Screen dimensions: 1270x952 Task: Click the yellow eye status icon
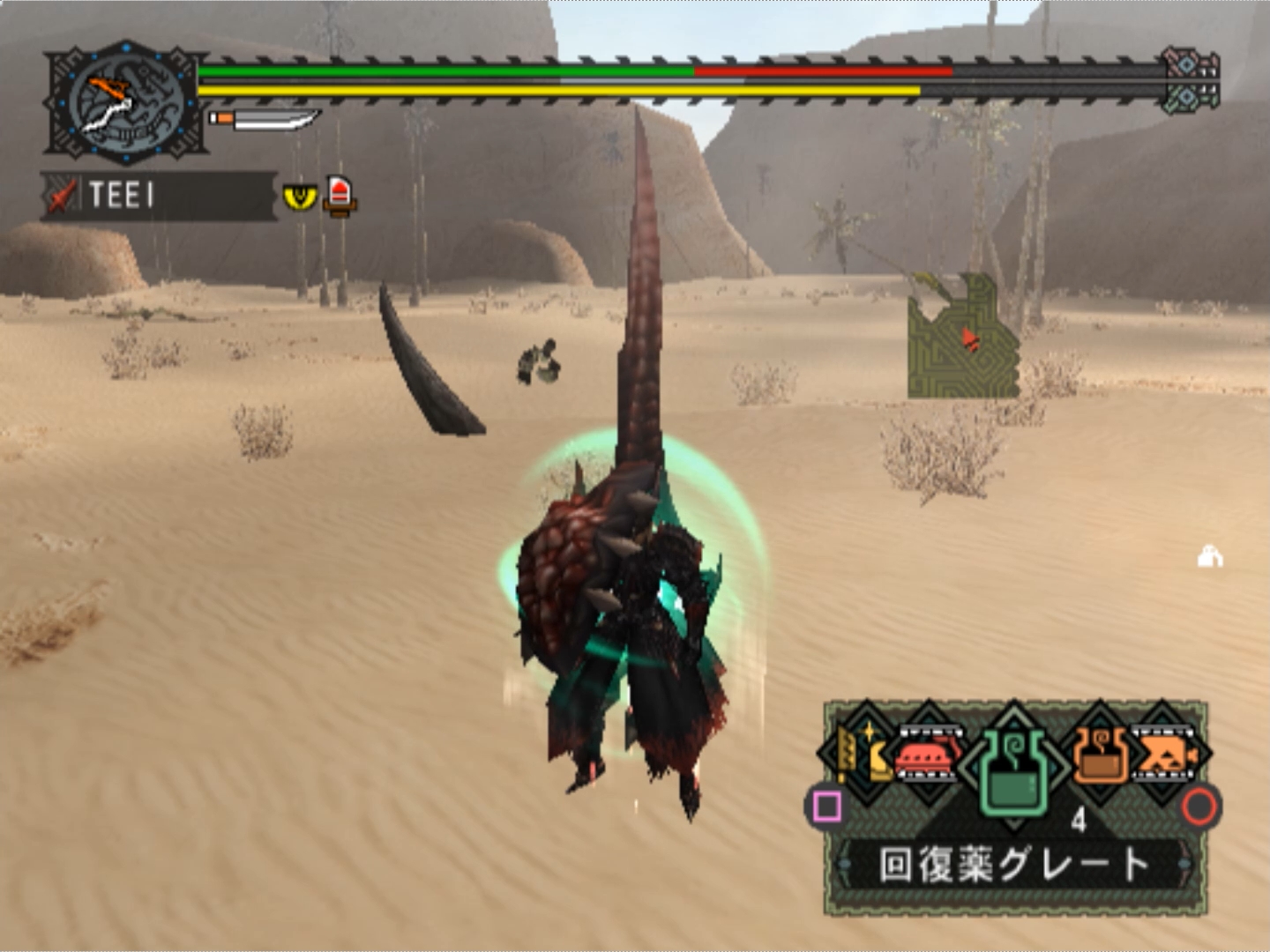pos(299,196)
